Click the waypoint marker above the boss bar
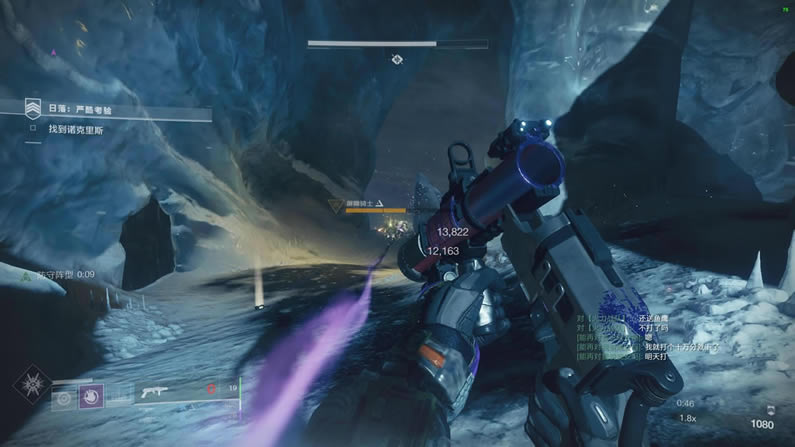Screen dimensions: 795x447 click(x=397, y=59)
